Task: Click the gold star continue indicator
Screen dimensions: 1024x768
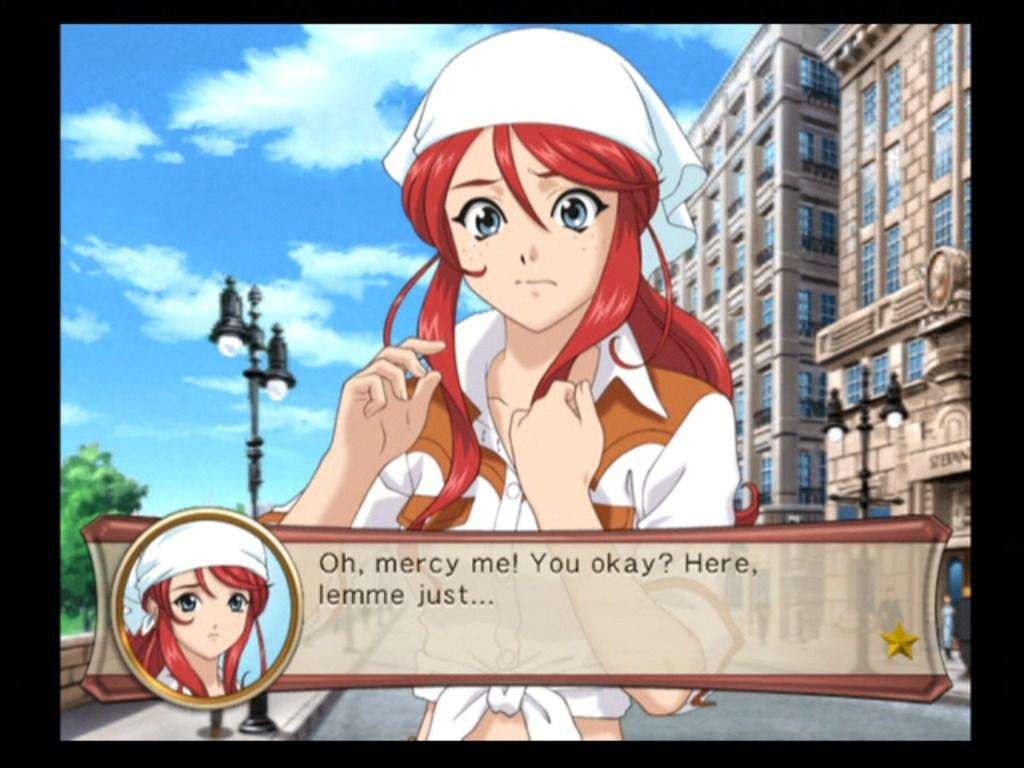Action: [899, 641]
